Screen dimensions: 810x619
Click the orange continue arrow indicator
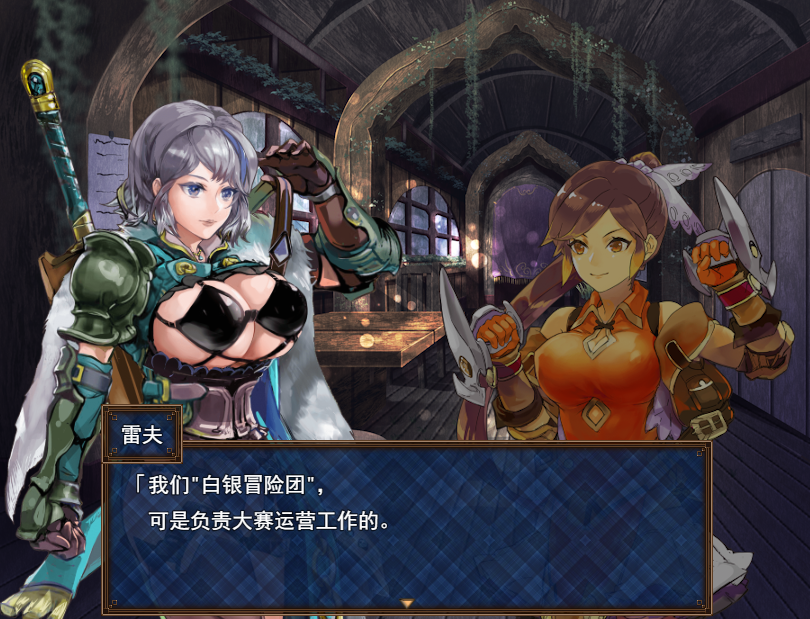[406, 603]
